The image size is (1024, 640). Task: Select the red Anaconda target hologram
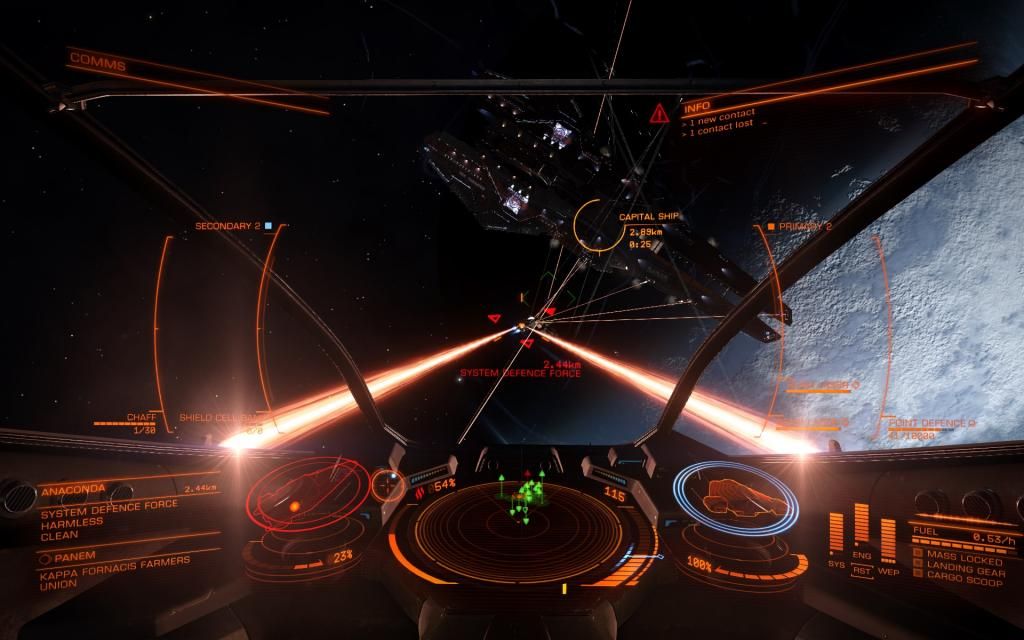(295, 495)
